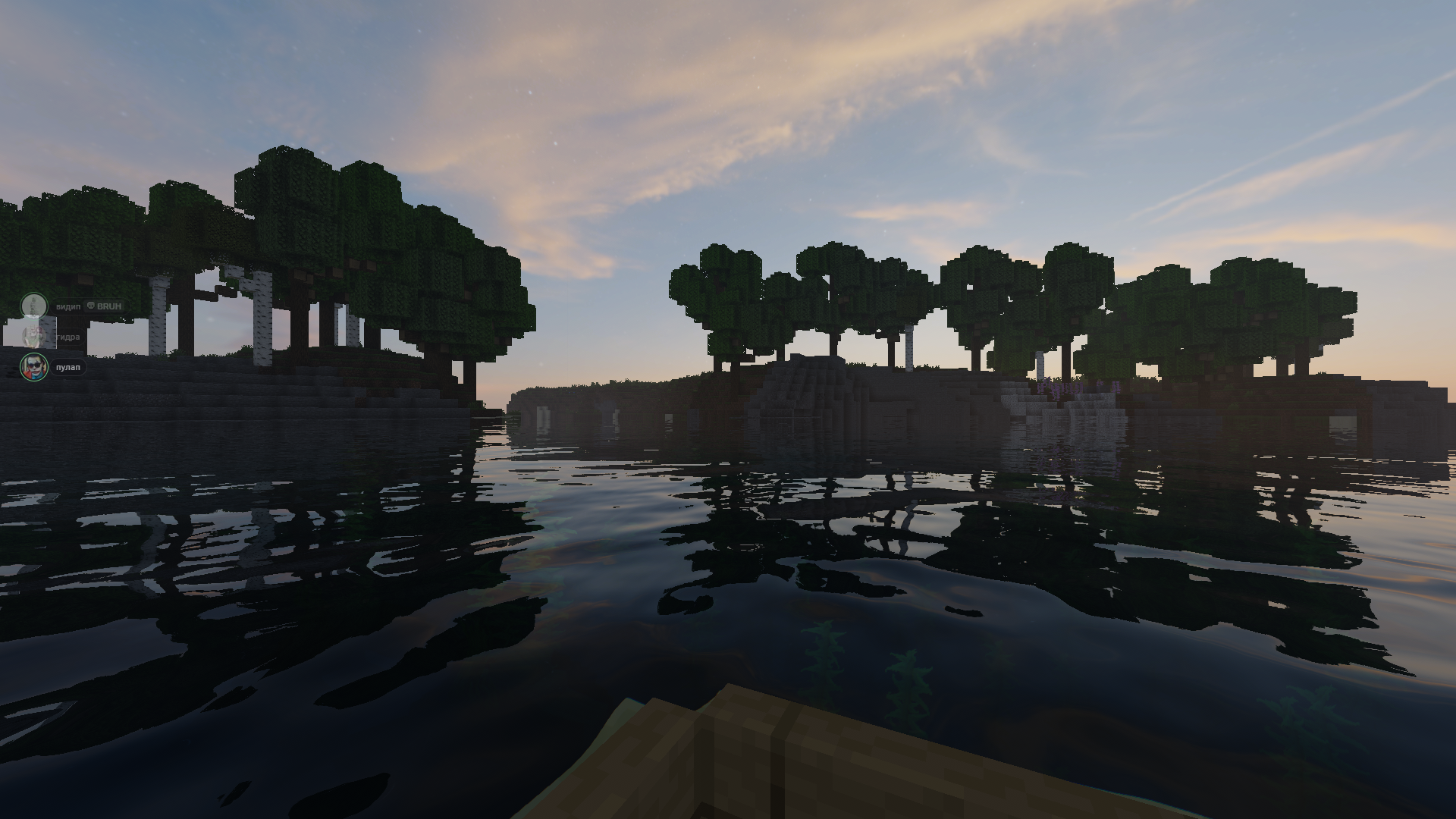Select the username text видип
This screenshot has width=1456, height=819.
[68, 306]
